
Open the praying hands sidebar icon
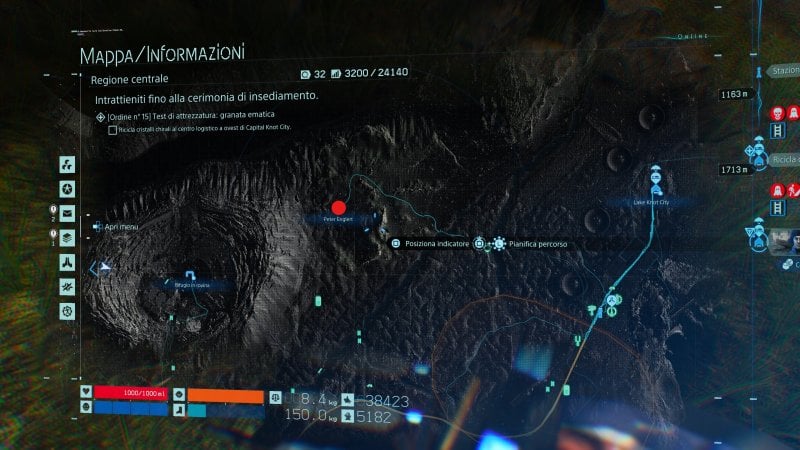[67, 262]
